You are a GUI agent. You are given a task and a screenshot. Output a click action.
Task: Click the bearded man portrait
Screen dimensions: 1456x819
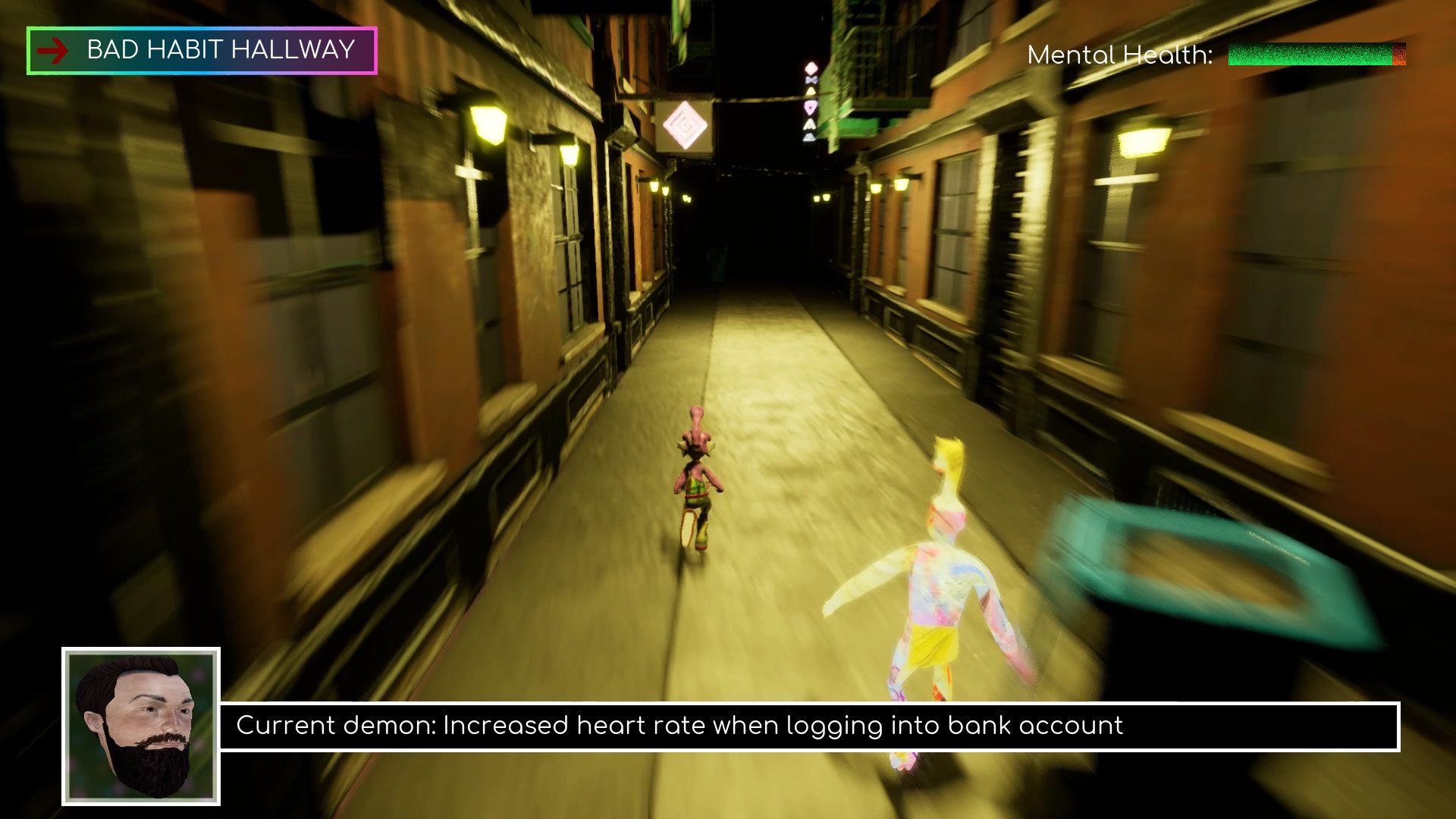141,726
